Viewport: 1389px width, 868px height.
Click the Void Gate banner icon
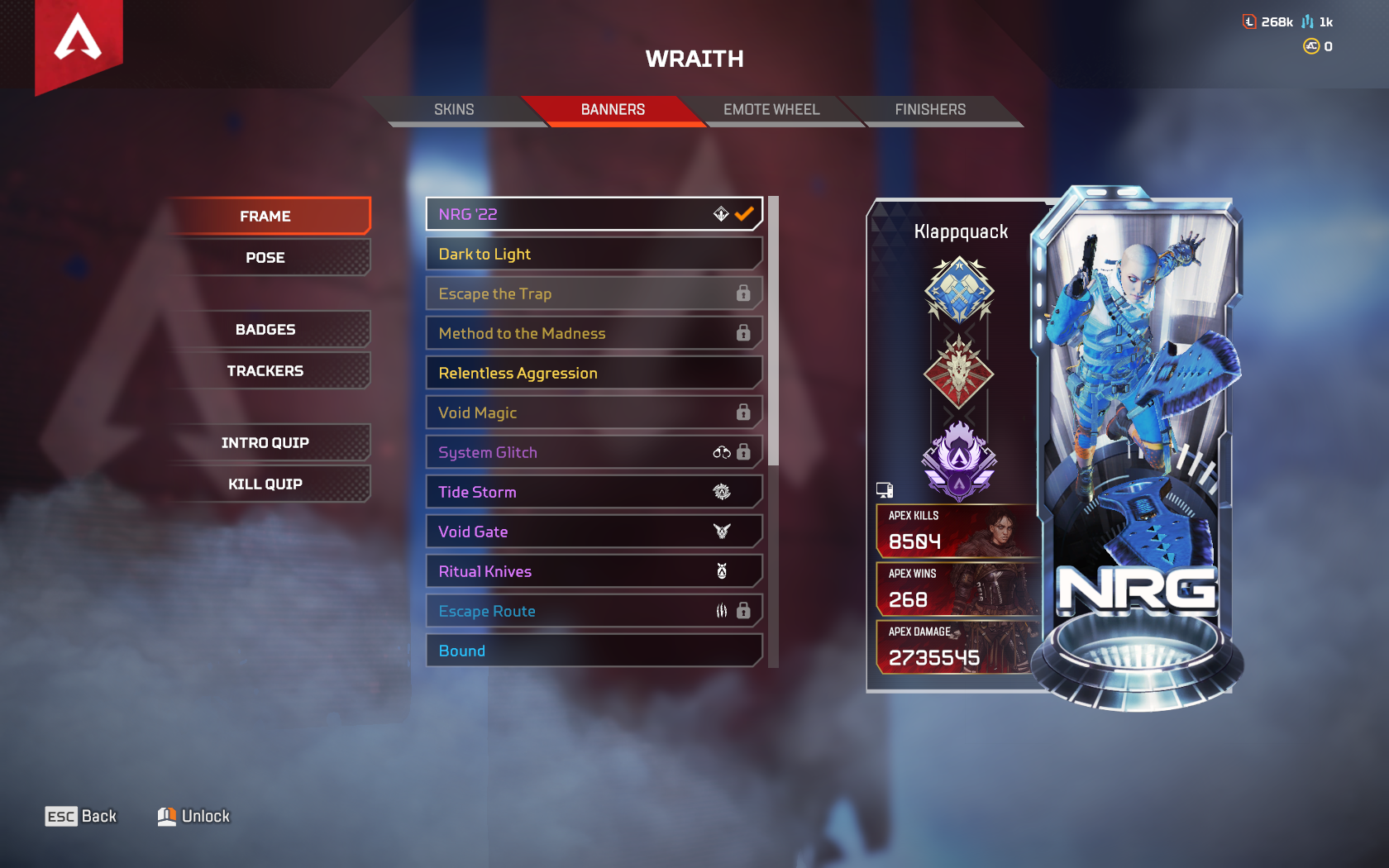click(x=721, y=531)
